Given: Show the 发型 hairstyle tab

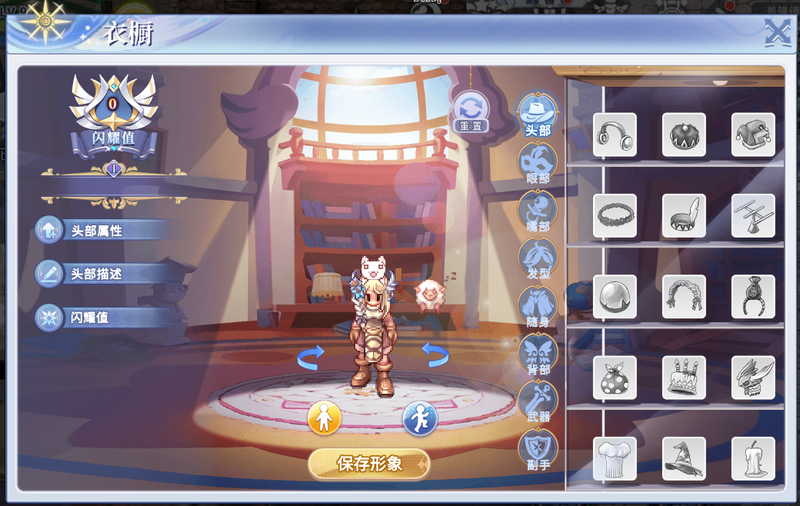Looking at the screenshot, I should pyautogui.click(x=538, y=258).
